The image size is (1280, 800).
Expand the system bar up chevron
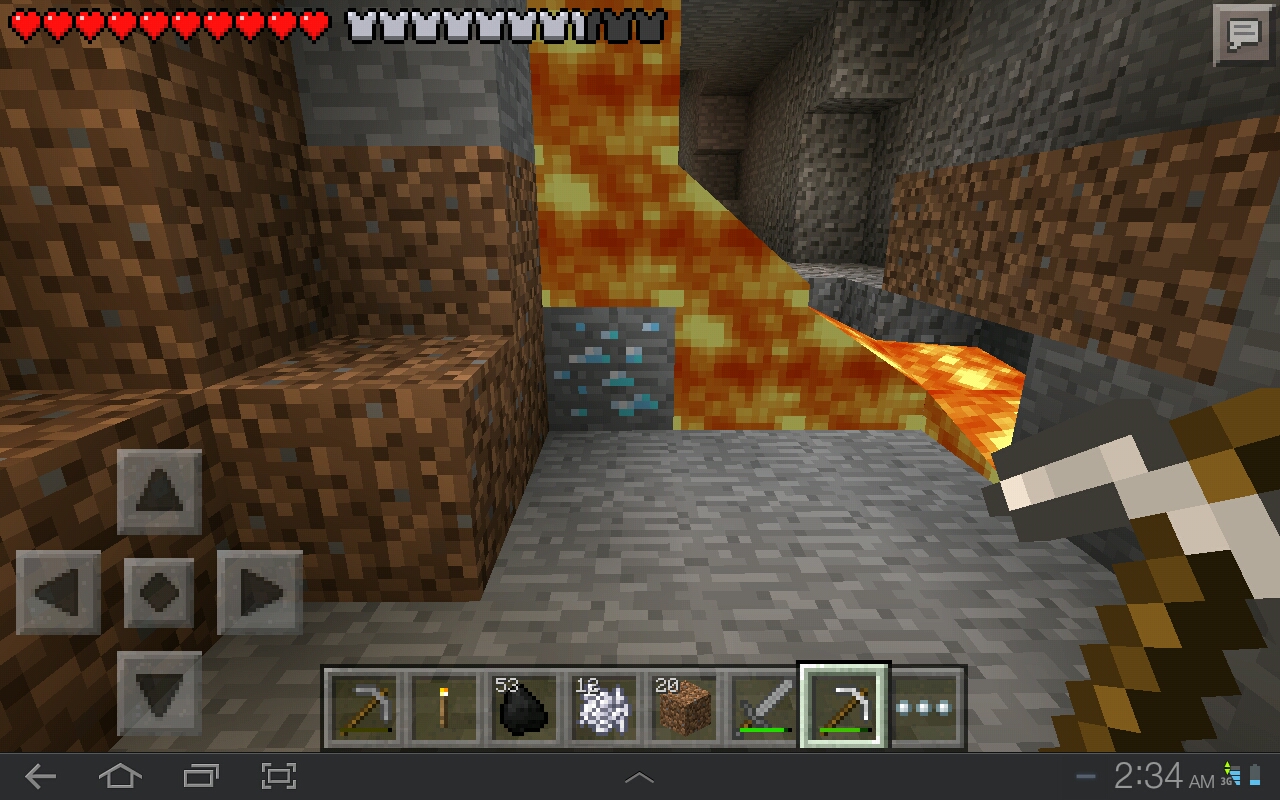click(639, 777)
